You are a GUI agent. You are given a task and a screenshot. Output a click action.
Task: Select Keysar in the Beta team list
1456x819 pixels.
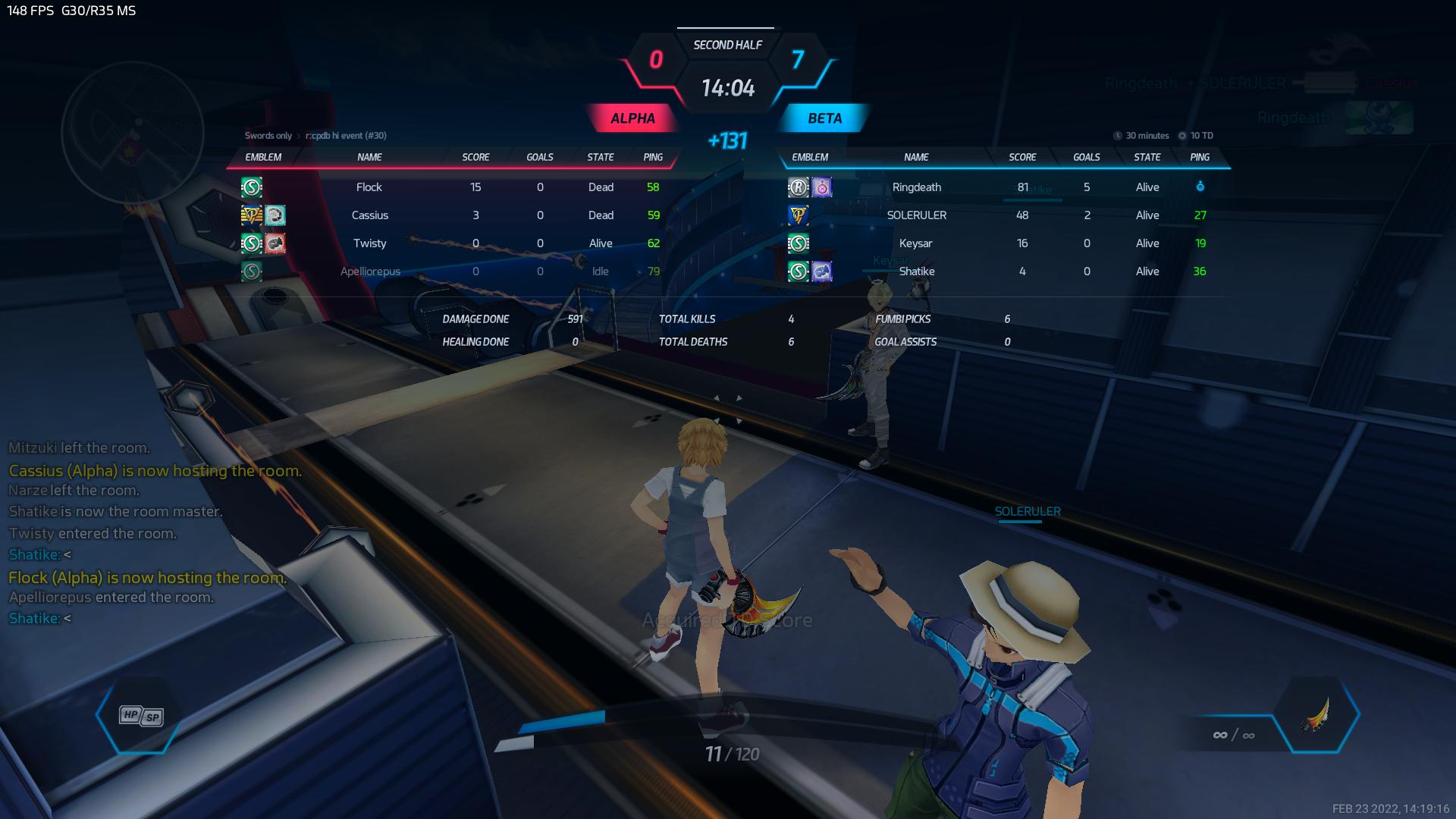(x=915, y=243)
